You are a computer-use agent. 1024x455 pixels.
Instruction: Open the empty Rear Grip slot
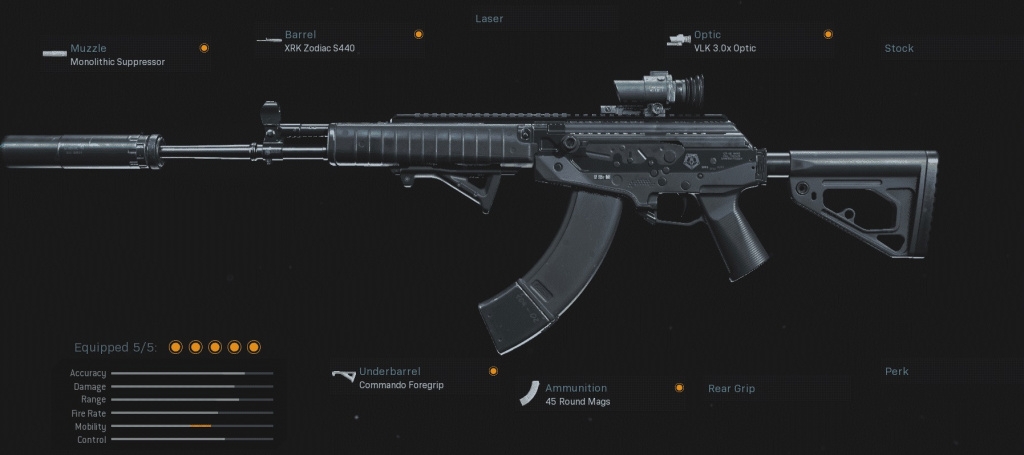pos(731,388)
